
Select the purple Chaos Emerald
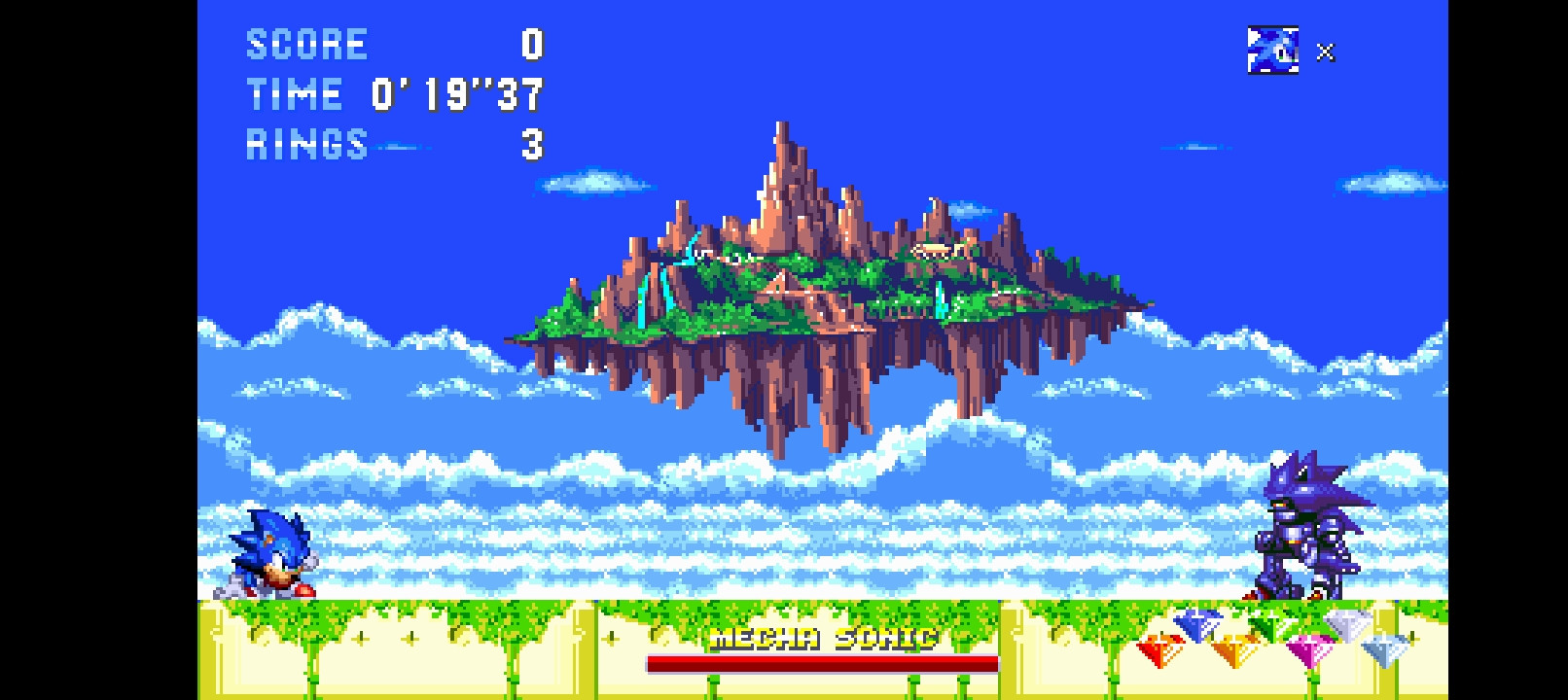[x=1308, y=648]
